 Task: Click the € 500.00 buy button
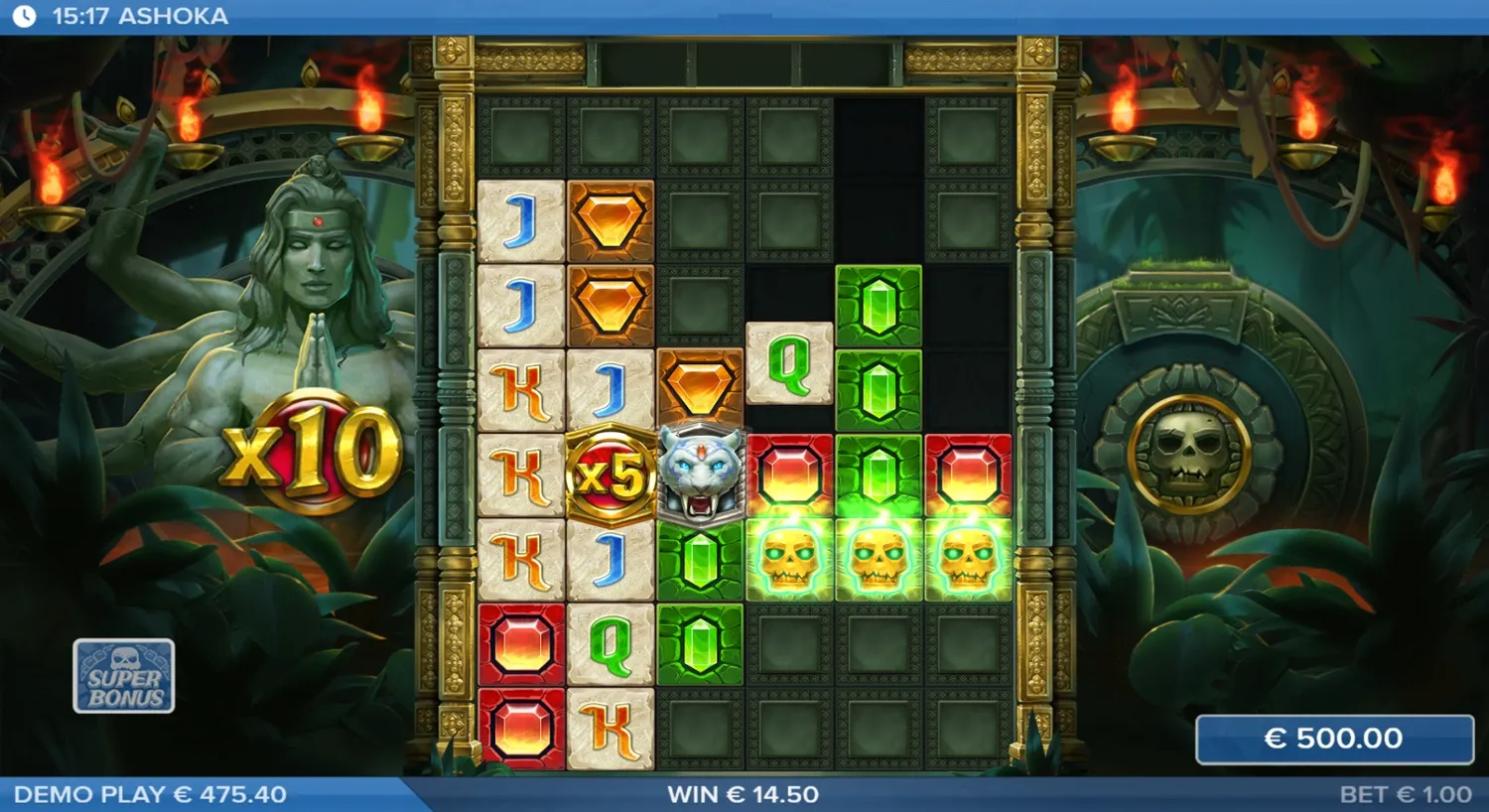(x=1334, y=739)
